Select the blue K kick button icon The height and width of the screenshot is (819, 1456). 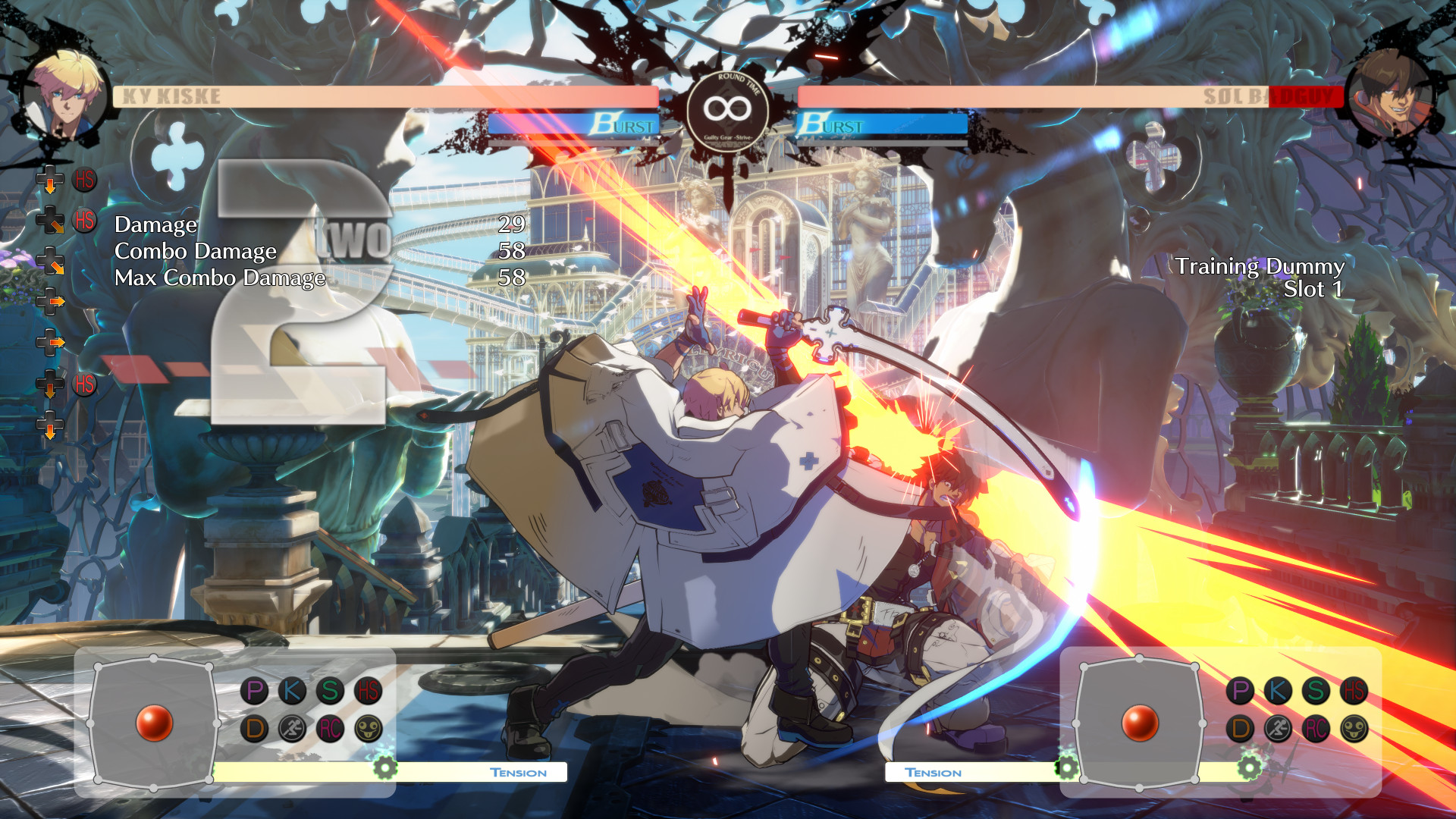click(x=291, y=690)
